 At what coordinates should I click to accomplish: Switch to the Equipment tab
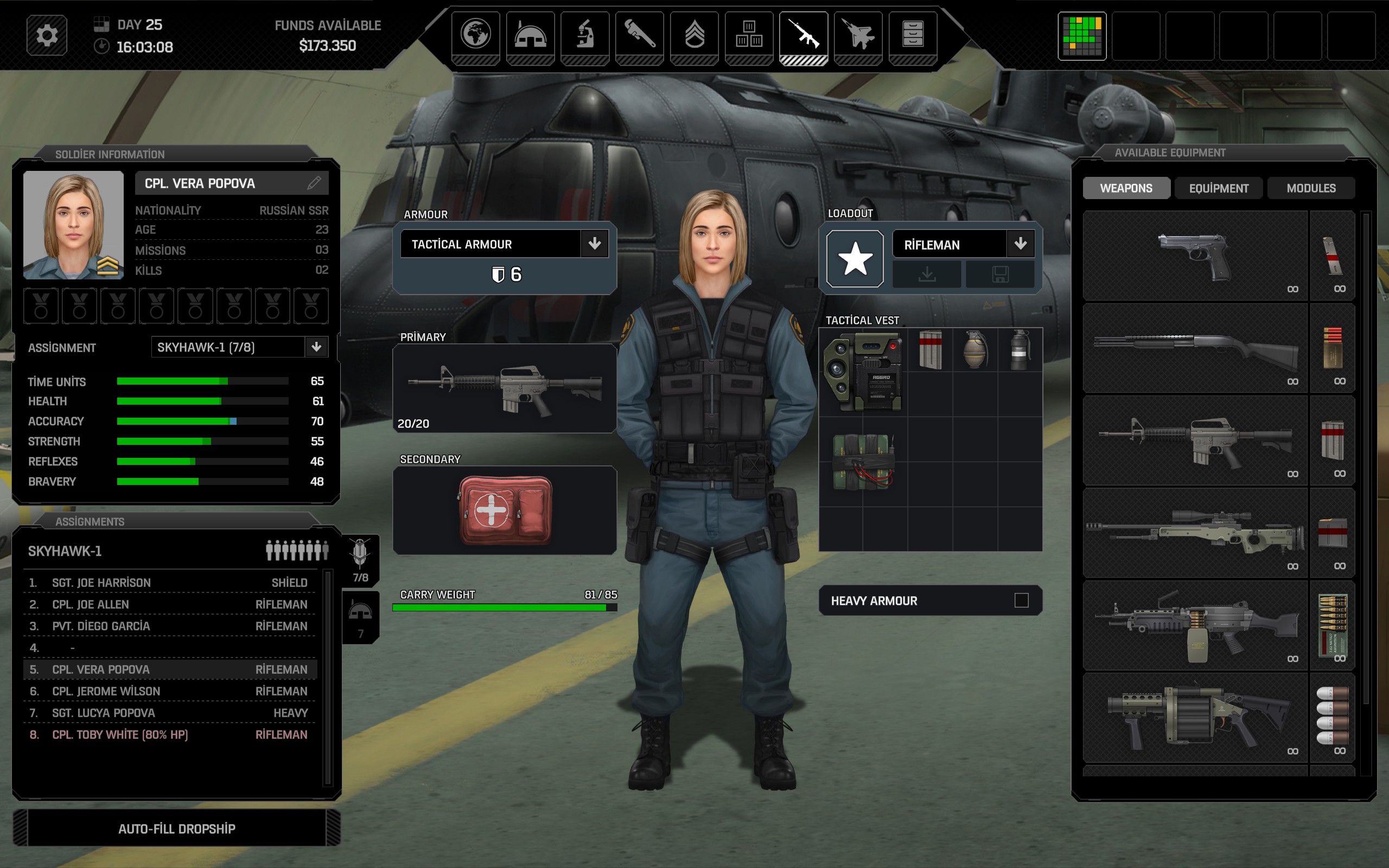pos(1219,188)
